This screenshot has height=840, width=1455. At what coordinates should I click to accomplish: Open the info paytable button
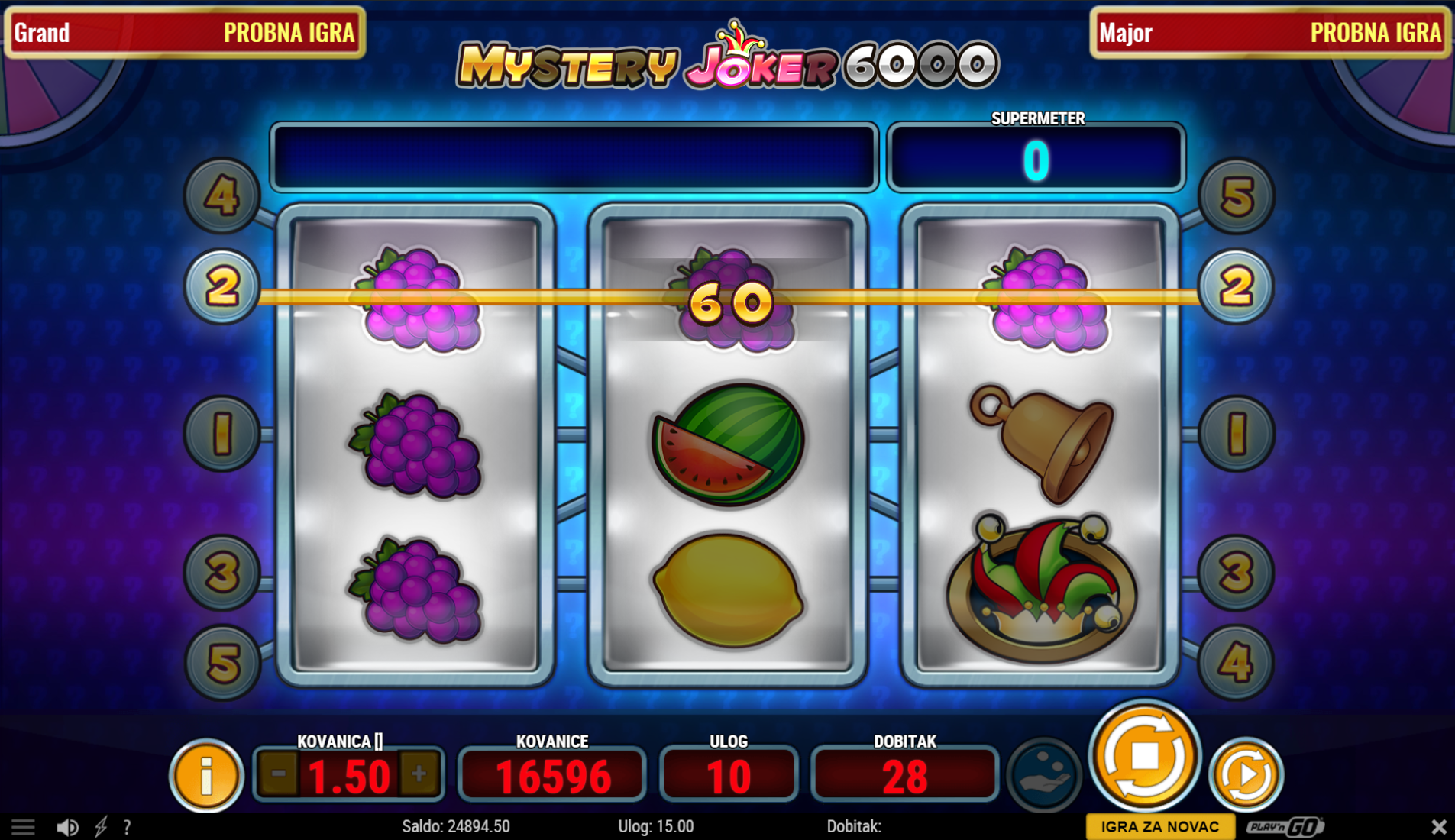[x=205, y=775]
